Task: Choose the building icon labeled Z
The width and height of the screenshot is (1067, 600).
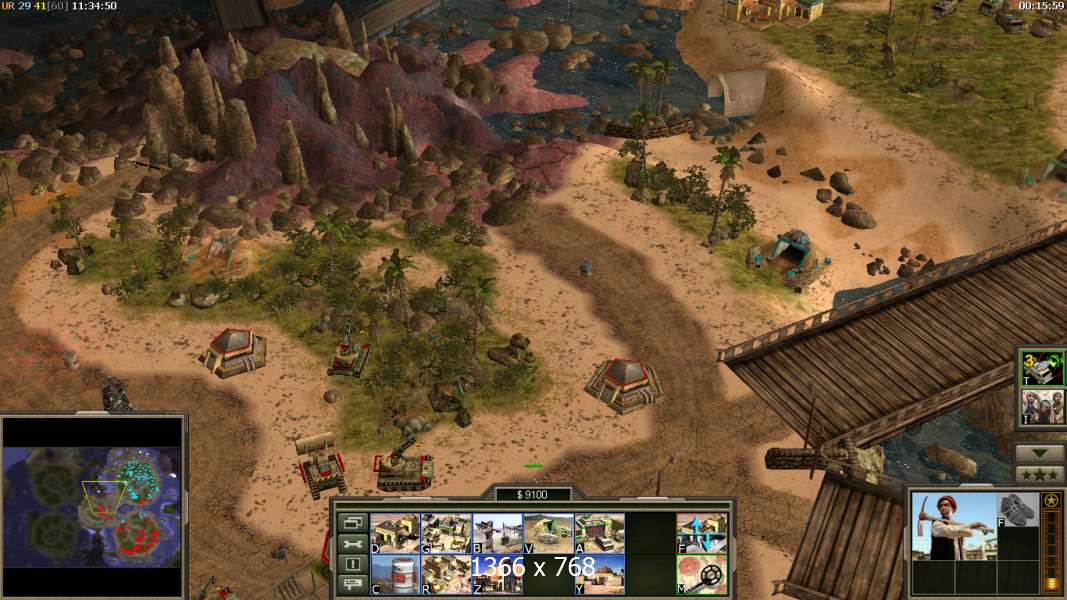Action: 497,574
